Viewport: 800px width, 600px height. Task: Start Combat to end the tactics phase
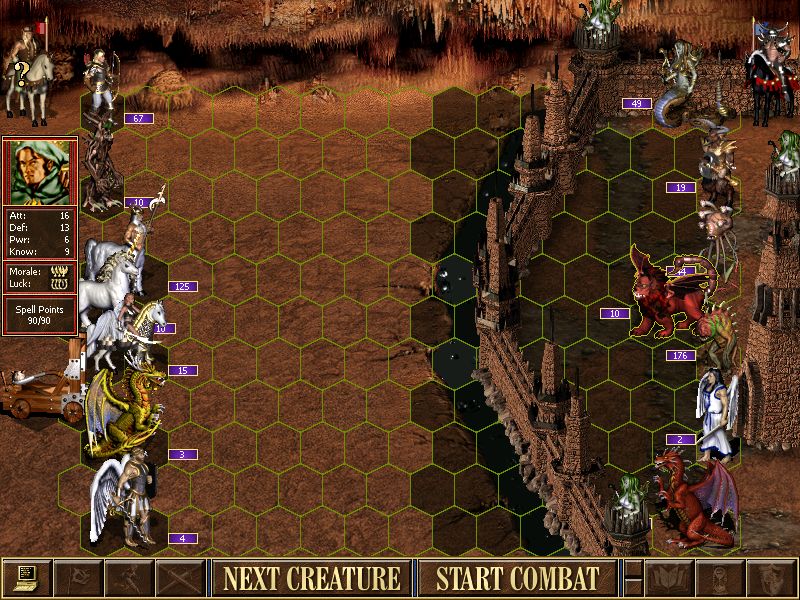click(516, 578)
